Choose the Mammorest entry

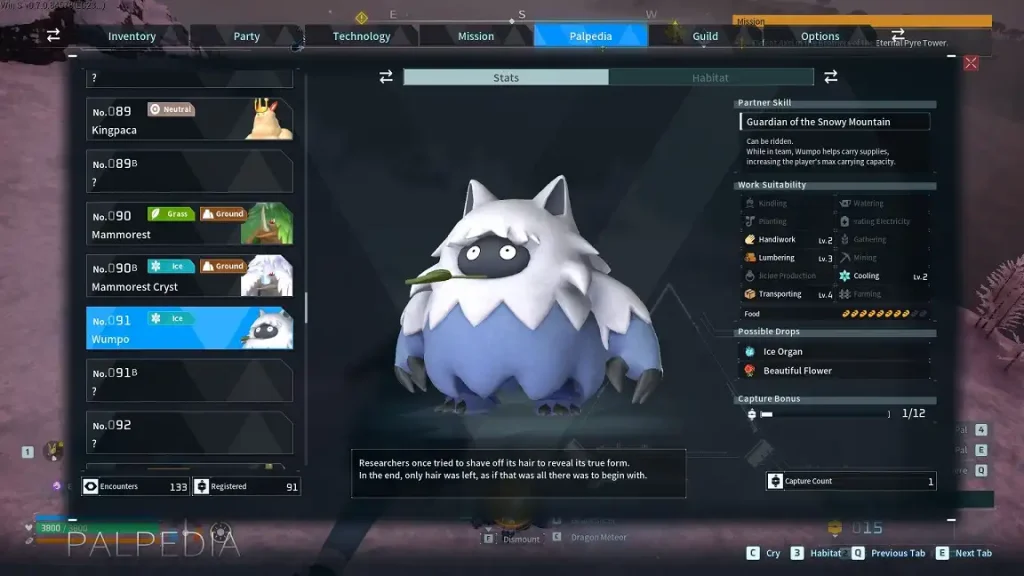point(189,224)
